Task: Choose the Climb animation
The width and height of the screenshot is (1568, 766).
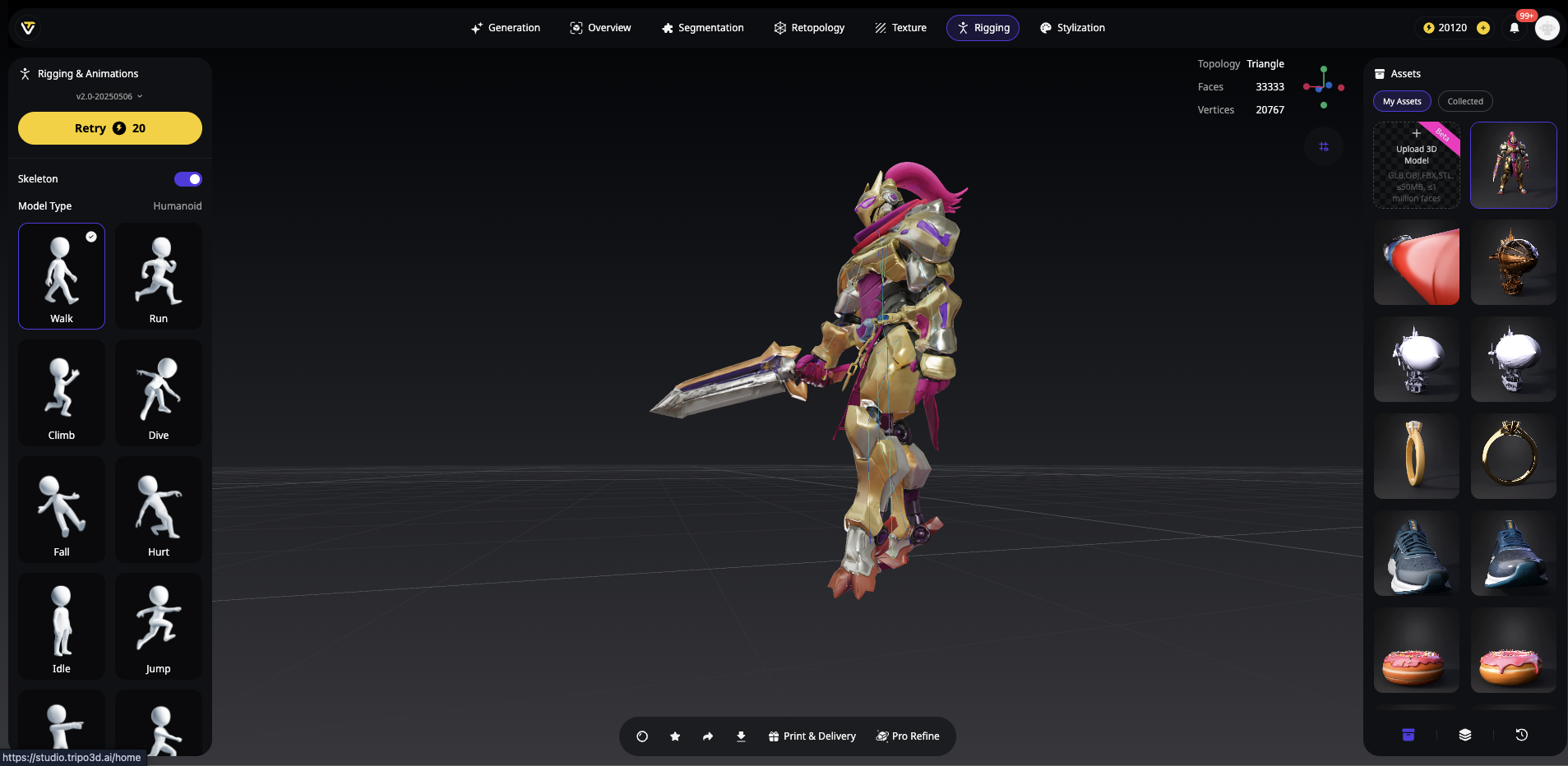Action: click(62, 393)
